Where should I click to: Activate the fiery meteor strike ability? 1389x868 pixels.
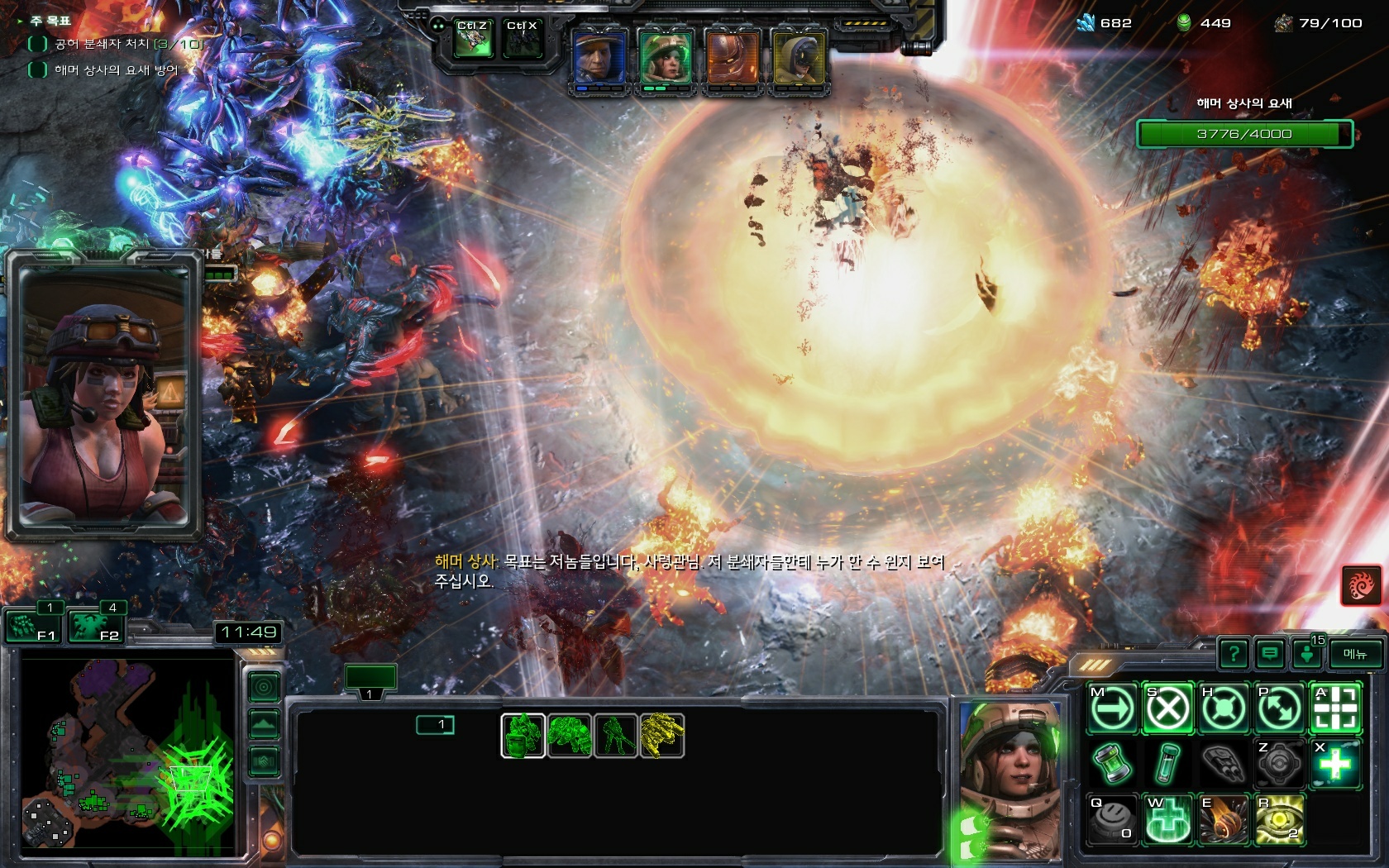(1222, 820)
